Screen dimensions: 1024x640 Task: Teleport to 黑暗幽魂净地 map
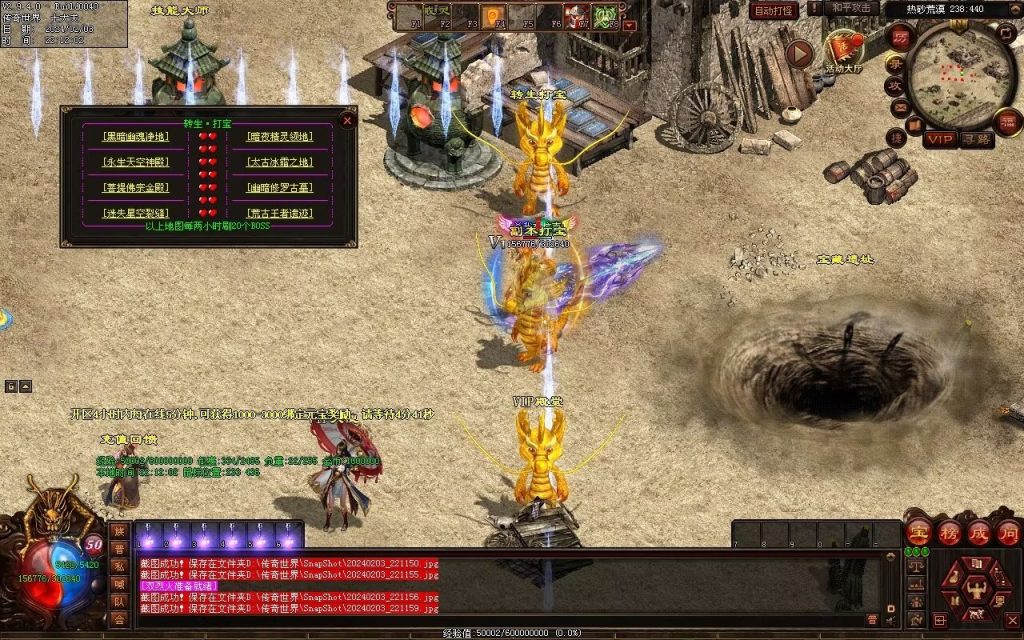click(136, 137)
